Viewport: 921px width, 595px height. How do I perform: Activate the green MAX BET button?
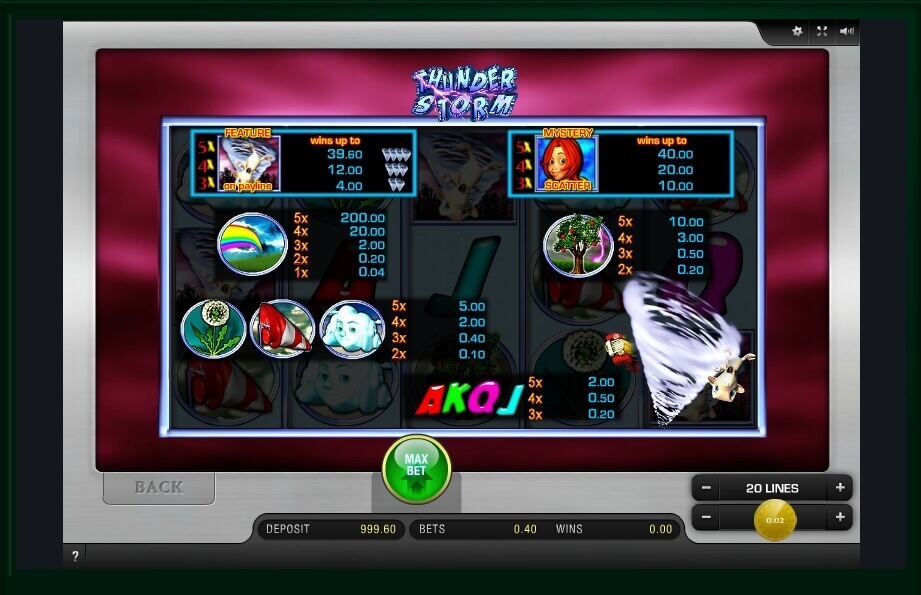click(x=416, y=468)
